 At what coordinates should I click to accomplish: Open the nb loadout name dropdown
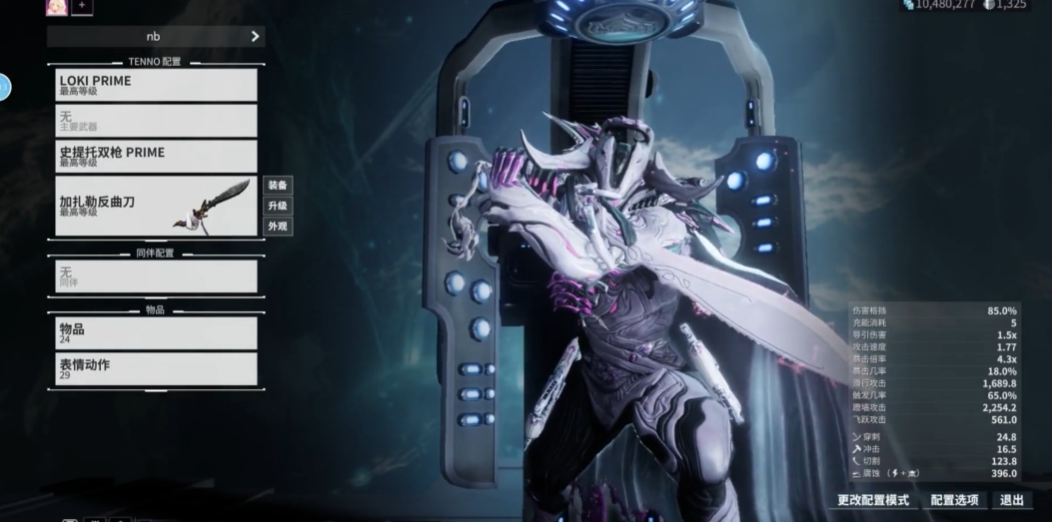click(156, 36)
